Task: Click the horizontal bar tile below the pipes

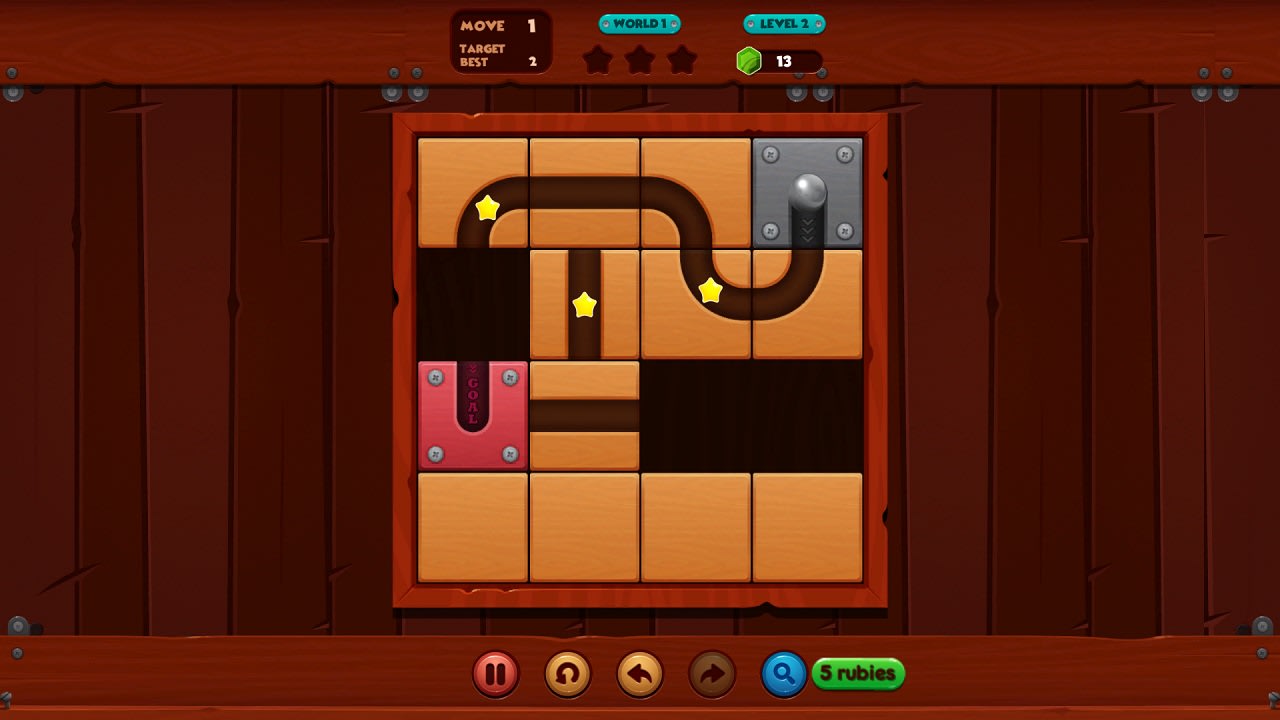Action: (x=584, y=413)
